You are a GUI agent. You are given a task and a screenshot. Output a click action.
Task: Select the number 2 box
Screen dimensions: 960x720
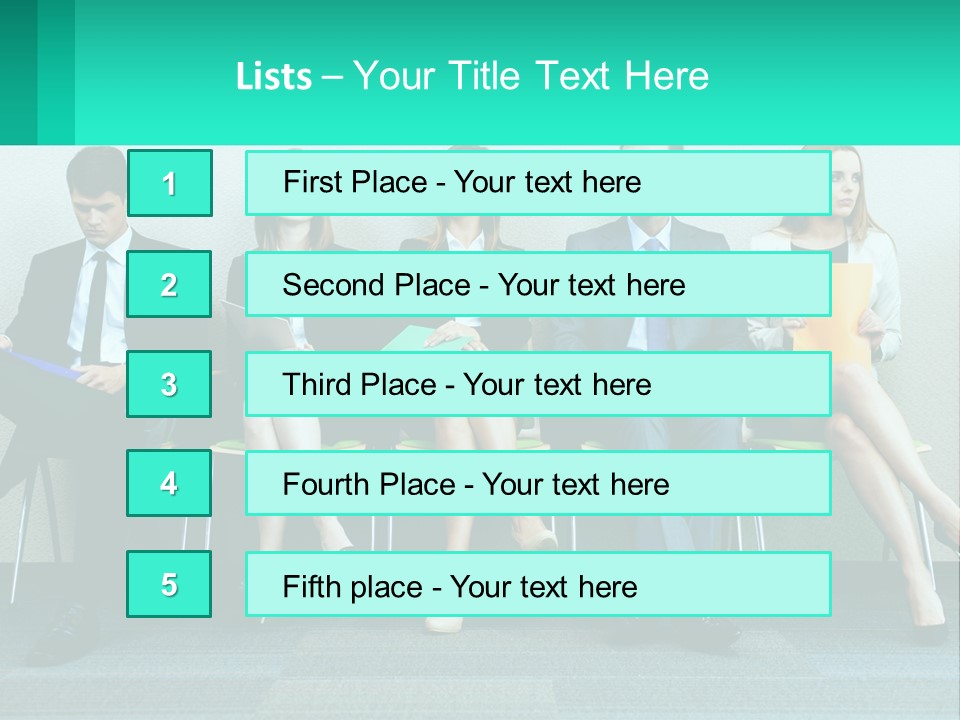click(x=170, y=284)
